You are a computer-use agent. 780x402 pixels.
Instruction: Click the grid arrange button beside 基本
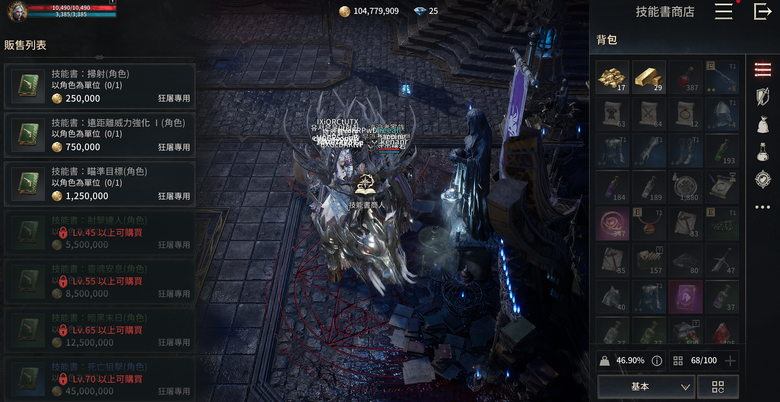tap(718, 386)
